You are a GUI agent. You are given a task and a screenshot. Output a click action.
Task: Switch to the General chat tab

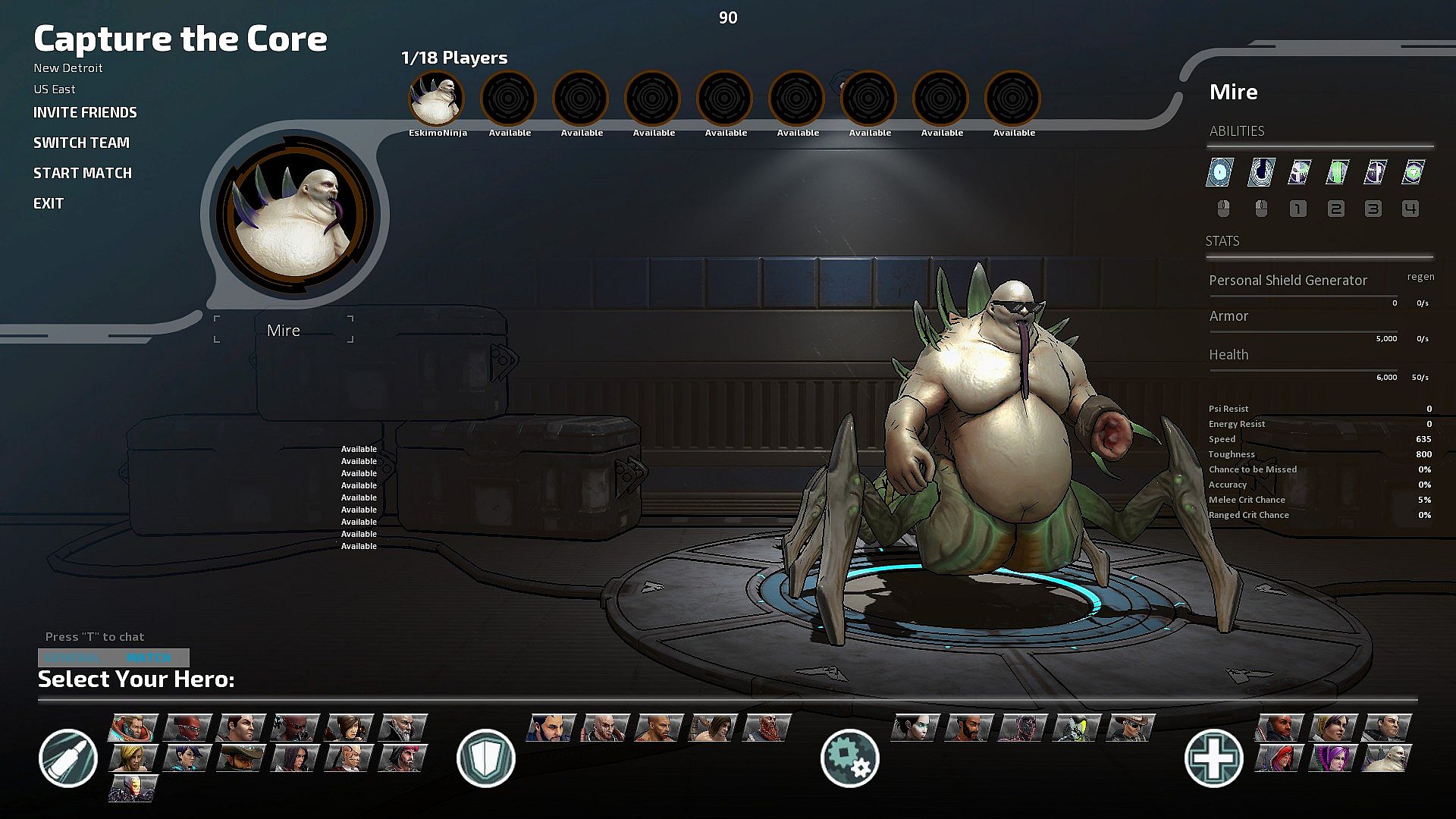point(73,657)
